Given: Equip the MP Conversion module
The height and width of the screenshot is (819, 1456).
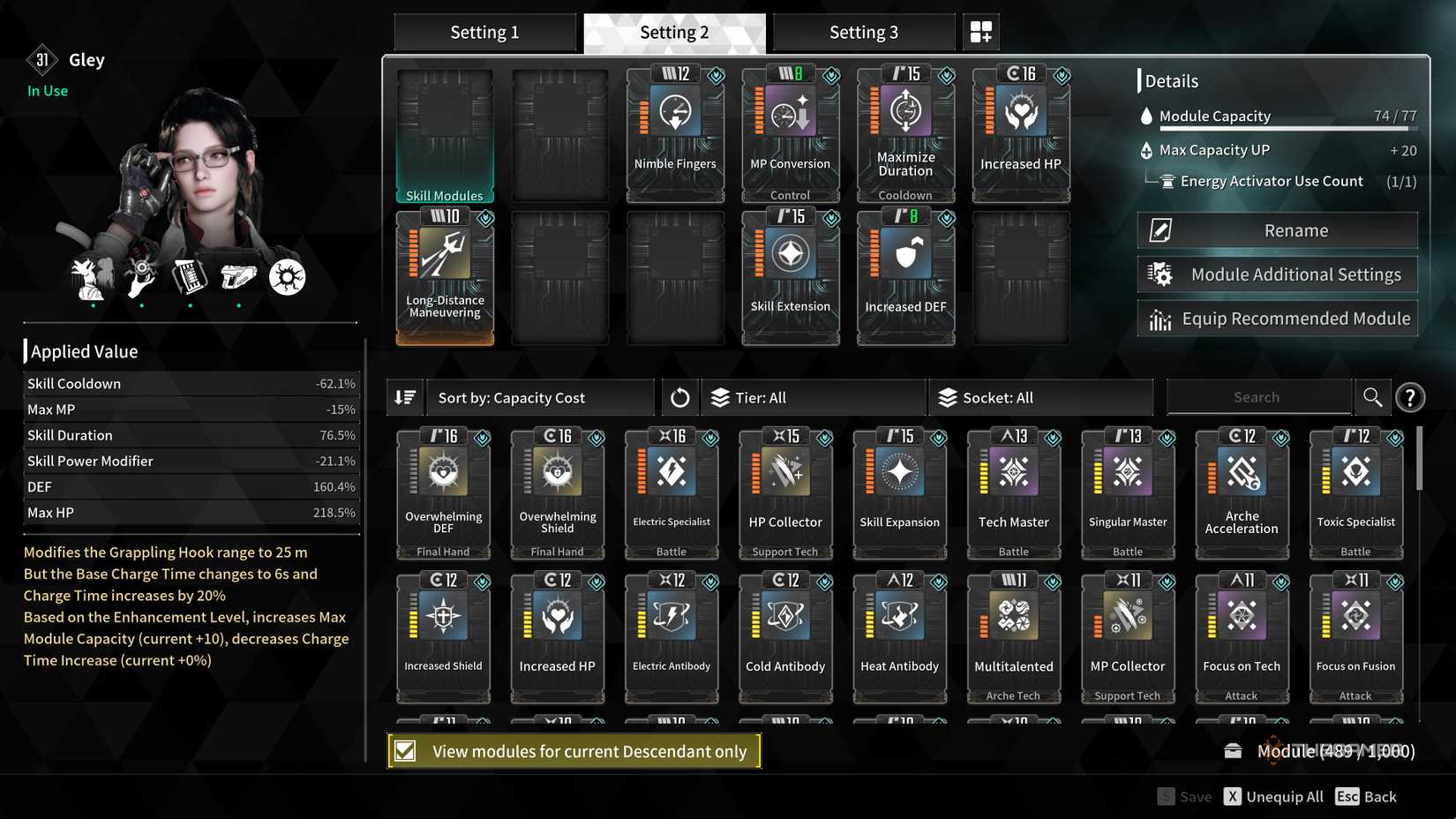Looking at the screenshot, I should [790, 132].
